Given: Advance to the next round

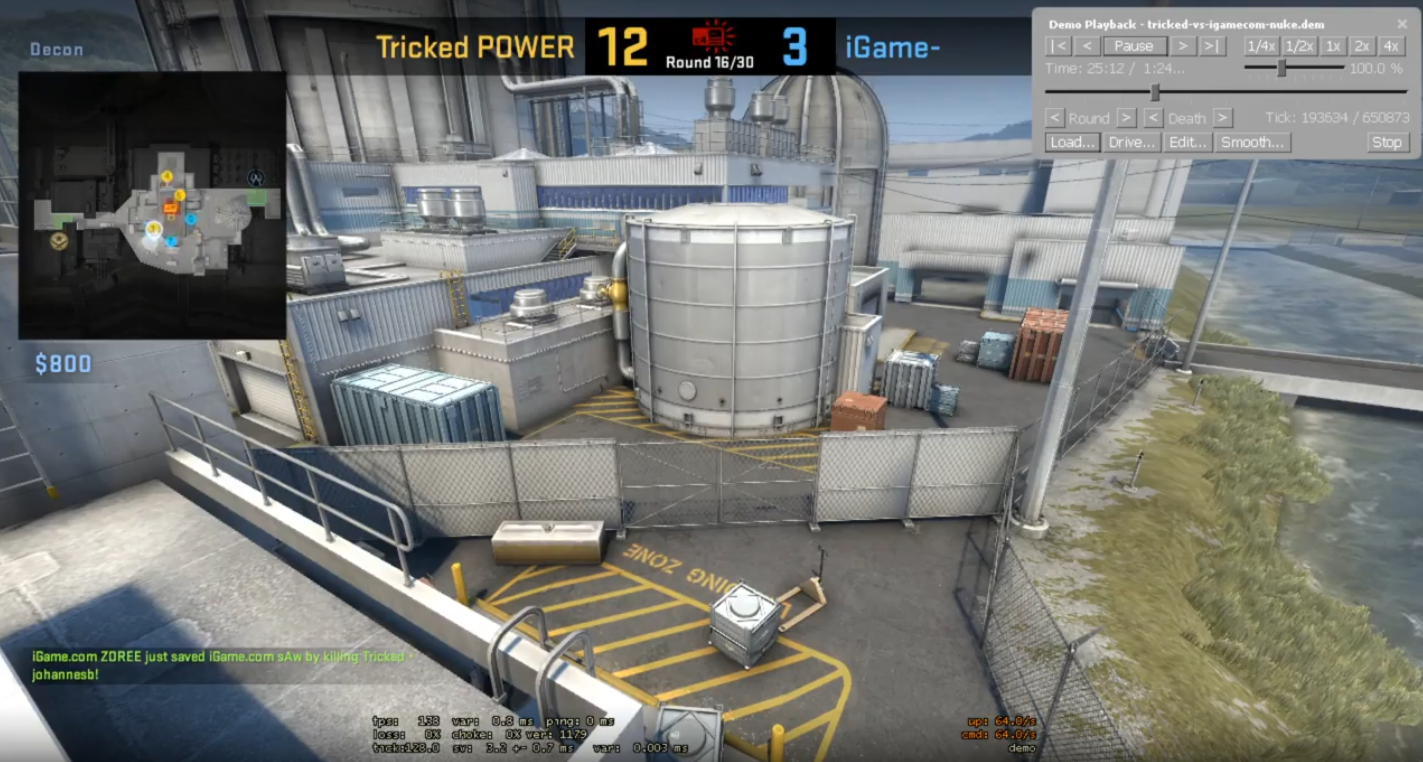Looking at the screenshot, I should [1126, 118].
